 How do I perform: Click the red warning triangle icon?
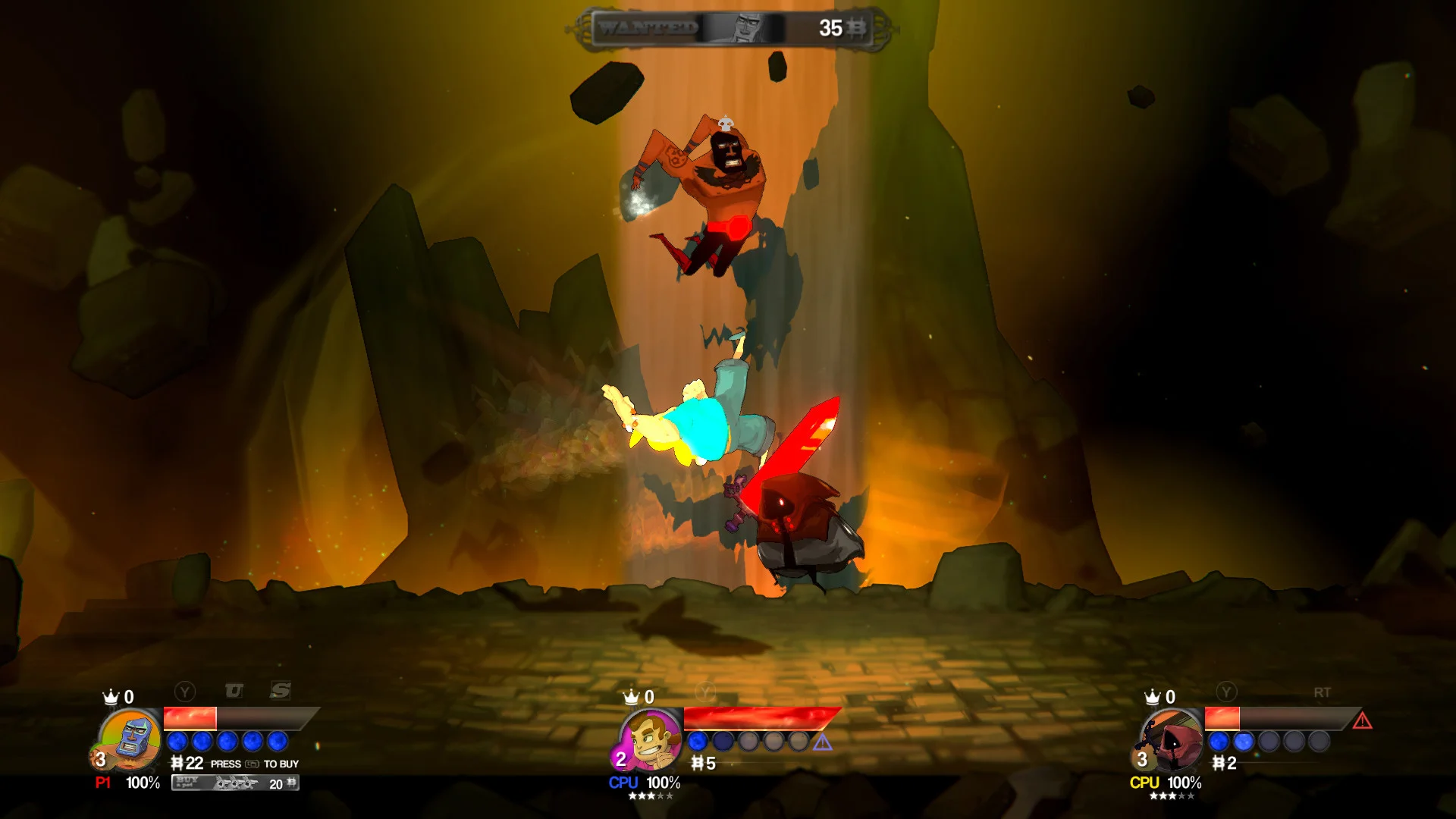pyautogui.click(x=1362, y=720)
